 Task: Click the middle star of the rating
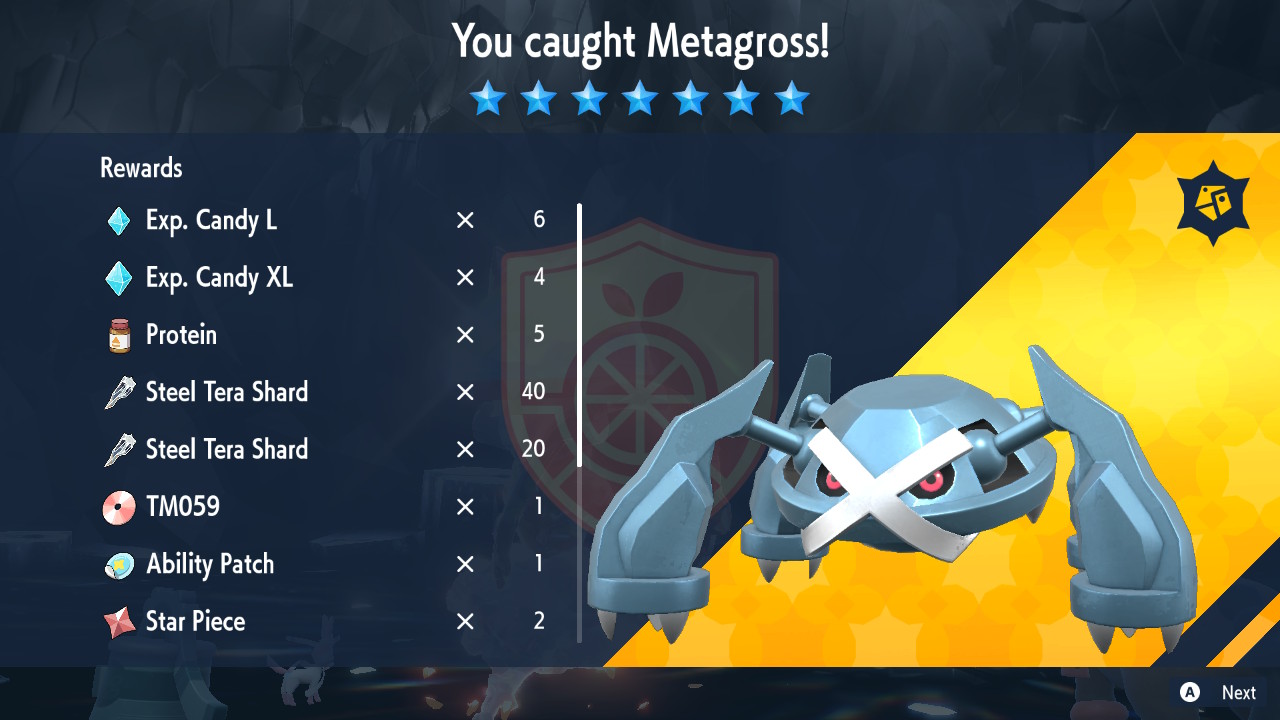640,98
